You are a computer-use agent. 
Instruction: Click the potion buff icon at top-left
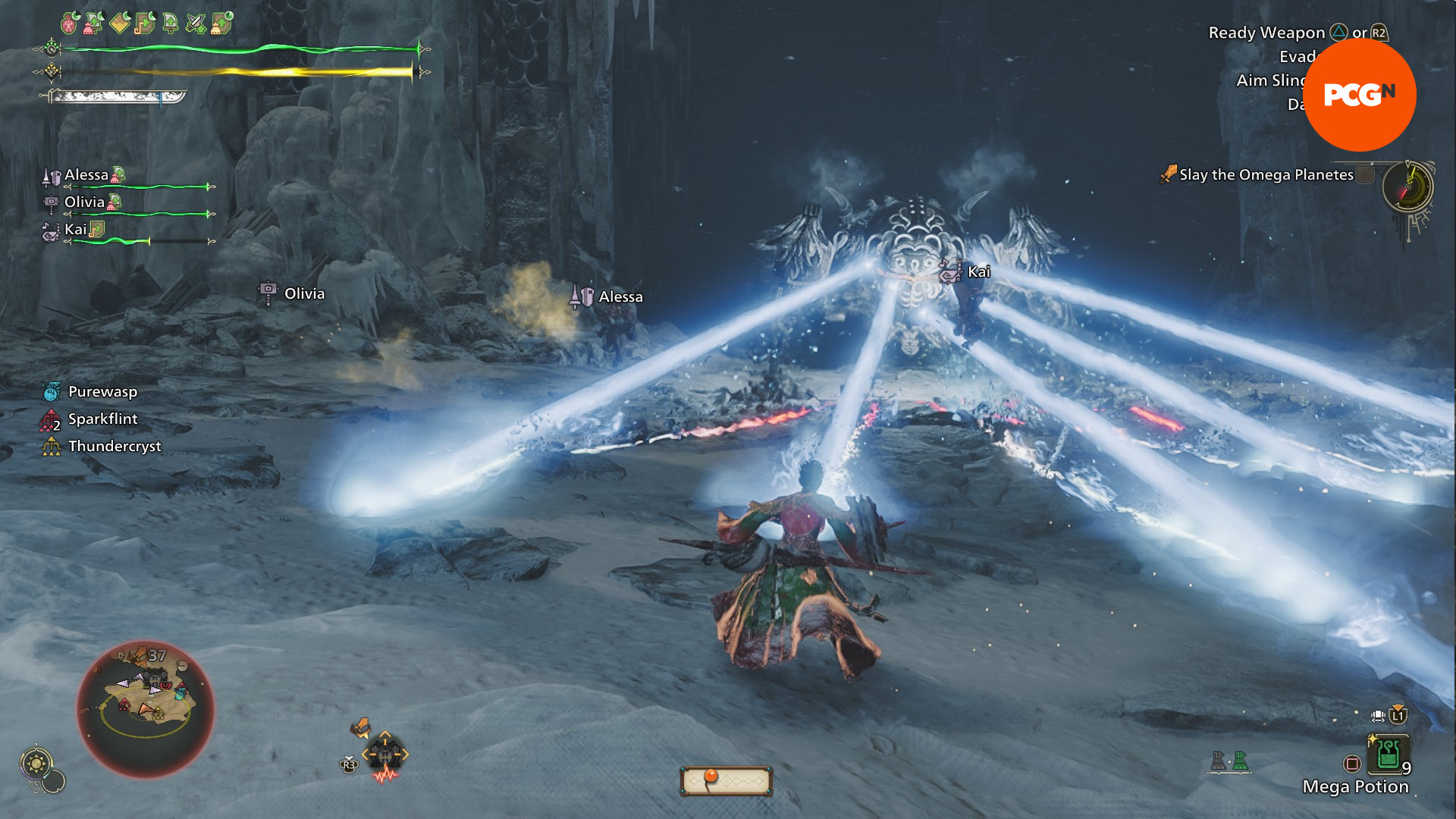tap(68, 24)
